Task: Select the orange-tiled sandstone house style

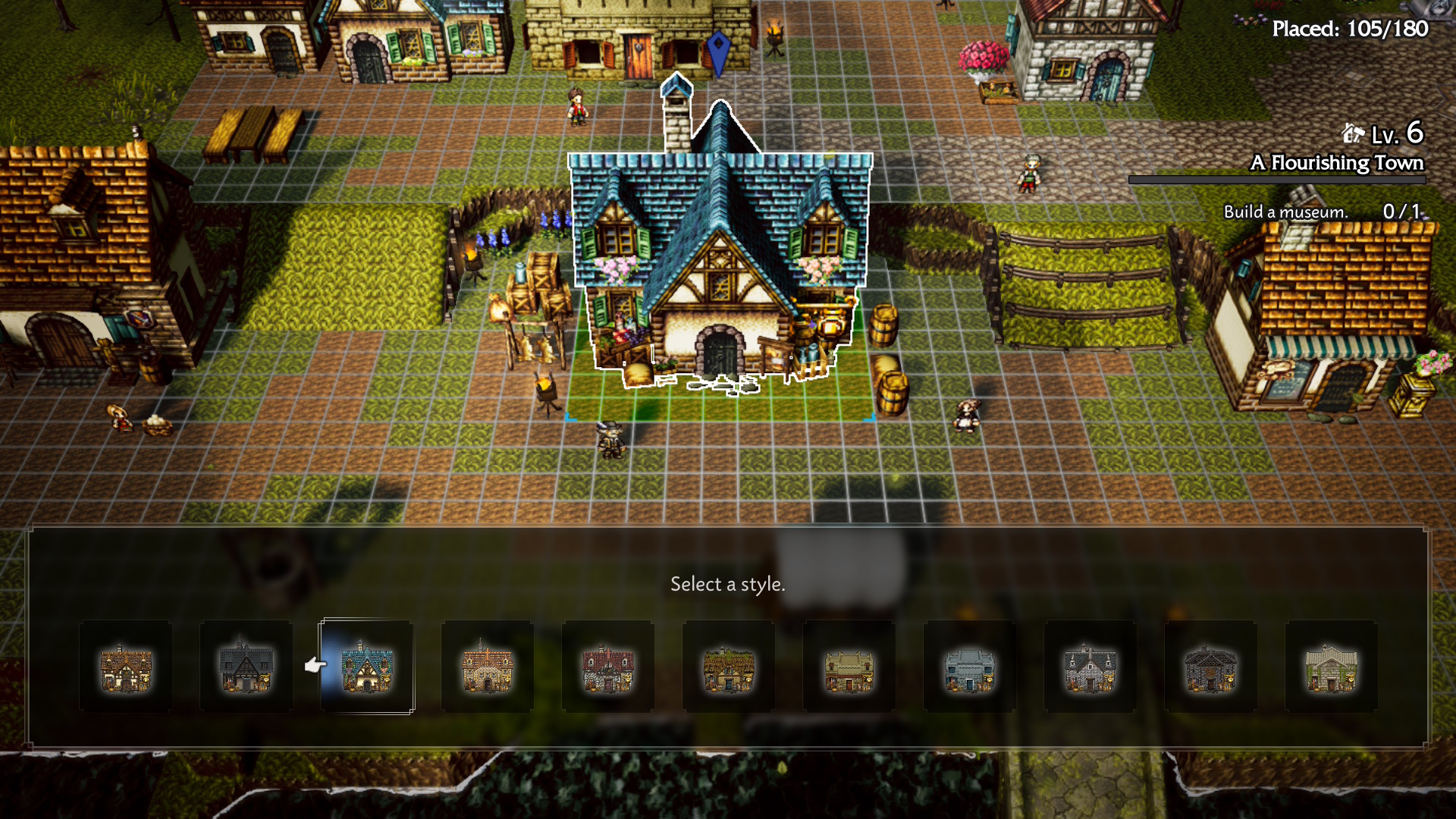Action: (x=488, y=667)
